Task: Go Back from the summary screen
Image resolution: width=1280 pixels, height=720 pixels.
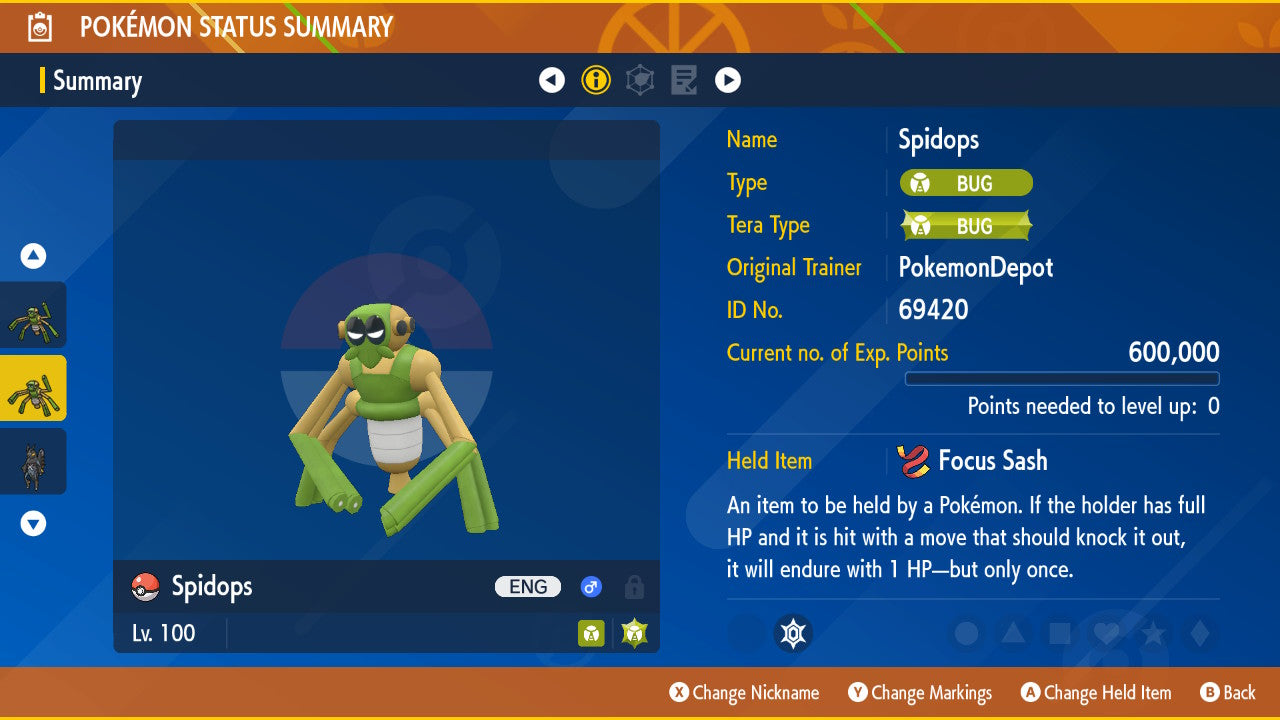Action: [1228, 693]
